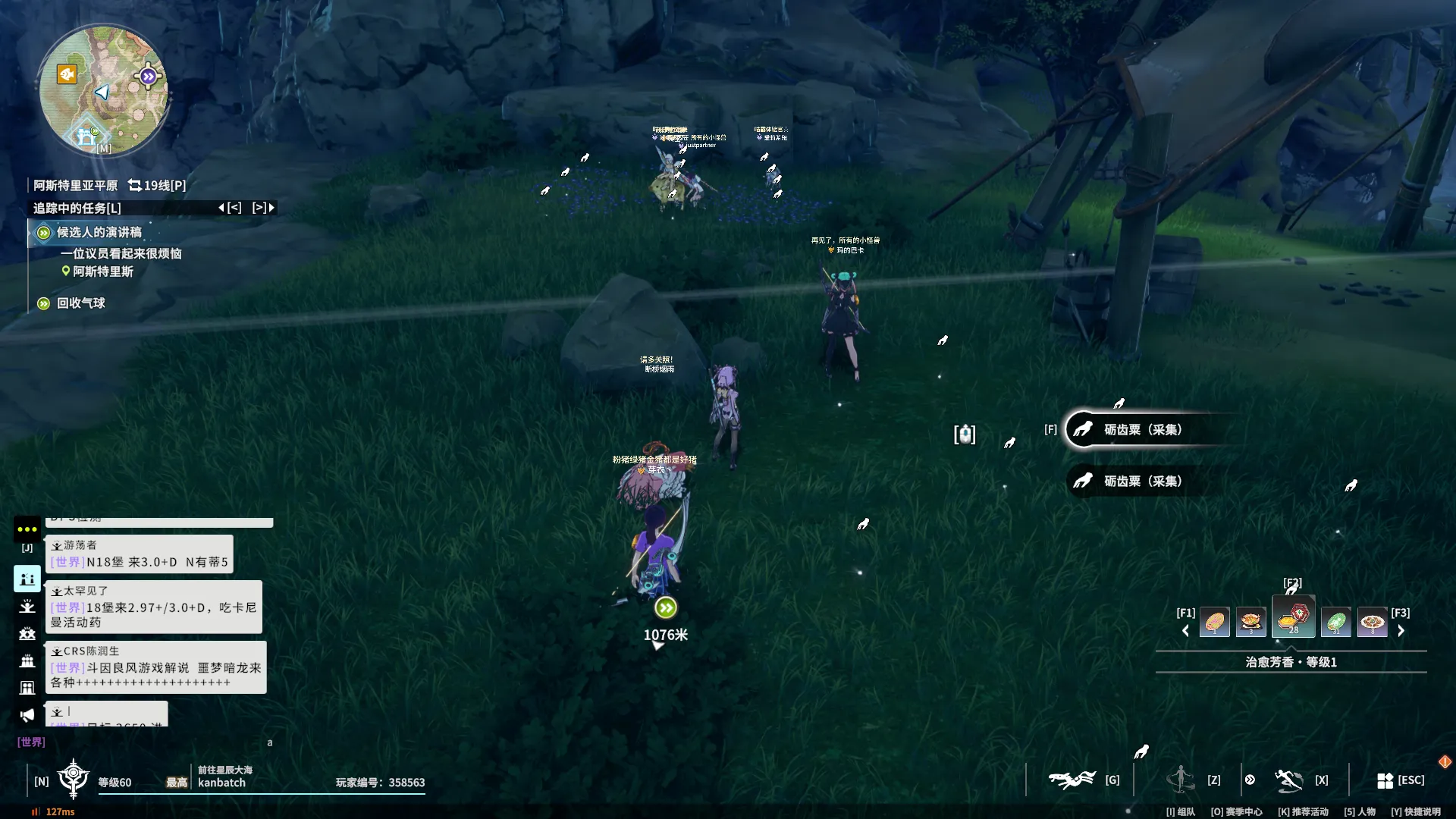
Task: Expand the chat with the three-dot button
Action: [27, 529]
